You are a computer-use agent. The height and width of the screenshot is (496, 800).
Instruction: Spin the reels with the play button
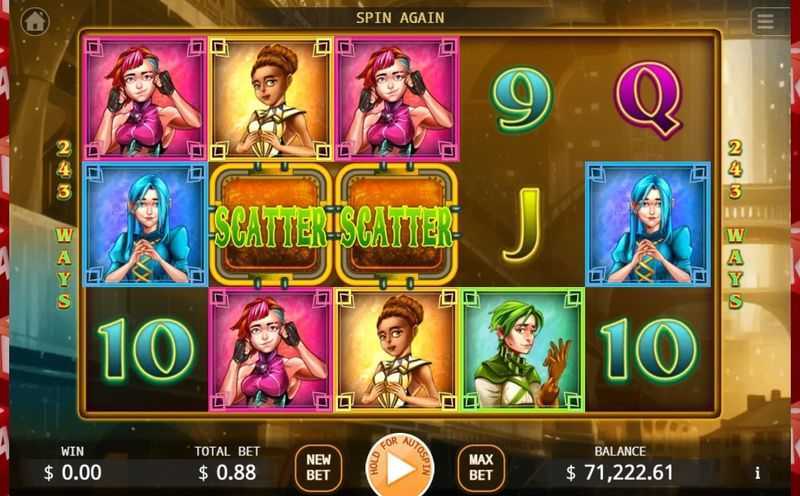click(400, 467)
